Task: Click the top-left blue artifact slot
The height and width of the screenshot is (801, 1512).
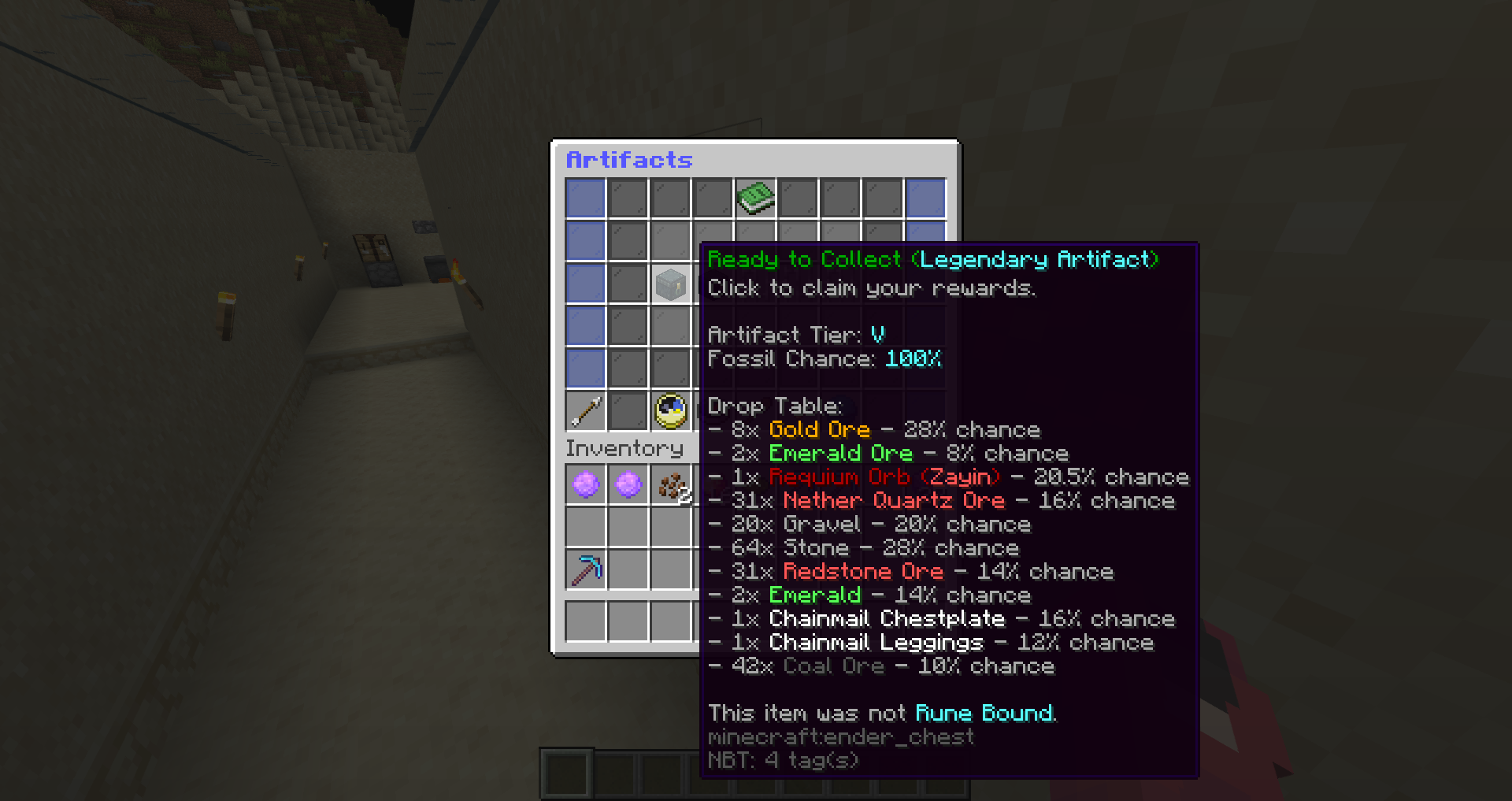Action: click(x=586, y=198)
